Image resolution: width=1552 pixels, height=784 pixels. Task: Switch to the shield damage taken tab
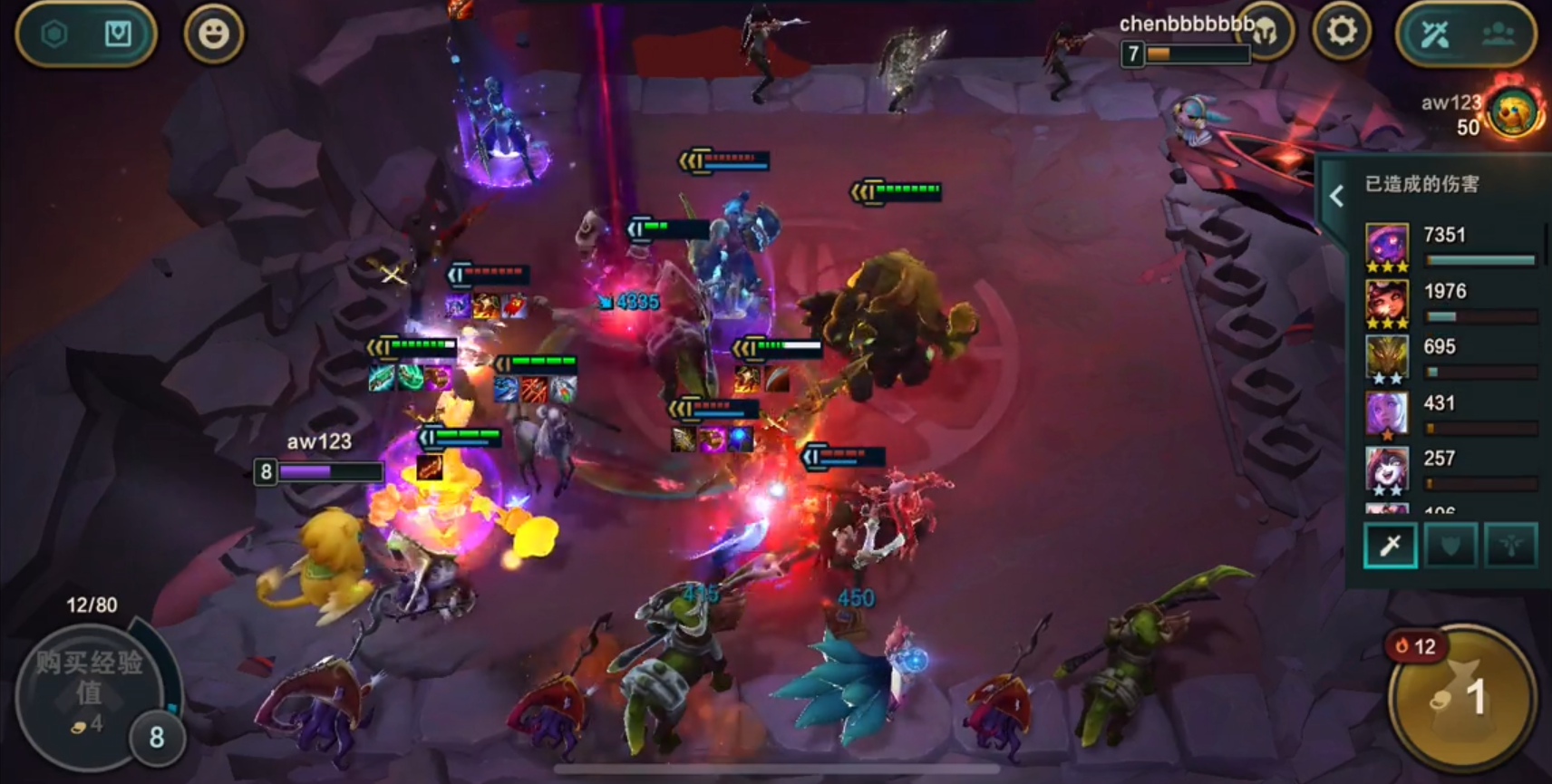pyautogui.click(x=1450, y=545)
